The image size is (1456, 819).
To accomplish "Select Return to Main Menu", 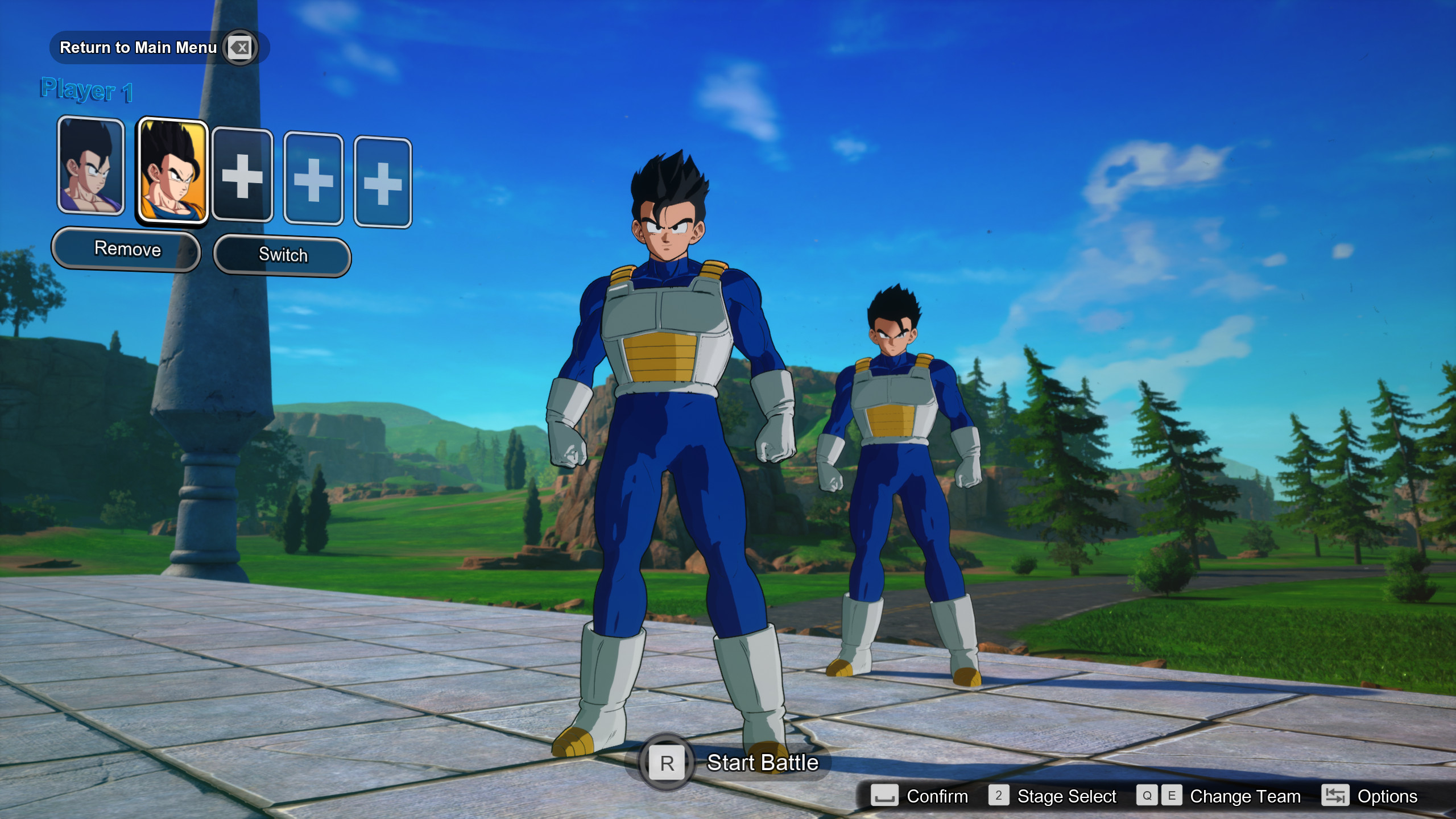I will [138, 48].
